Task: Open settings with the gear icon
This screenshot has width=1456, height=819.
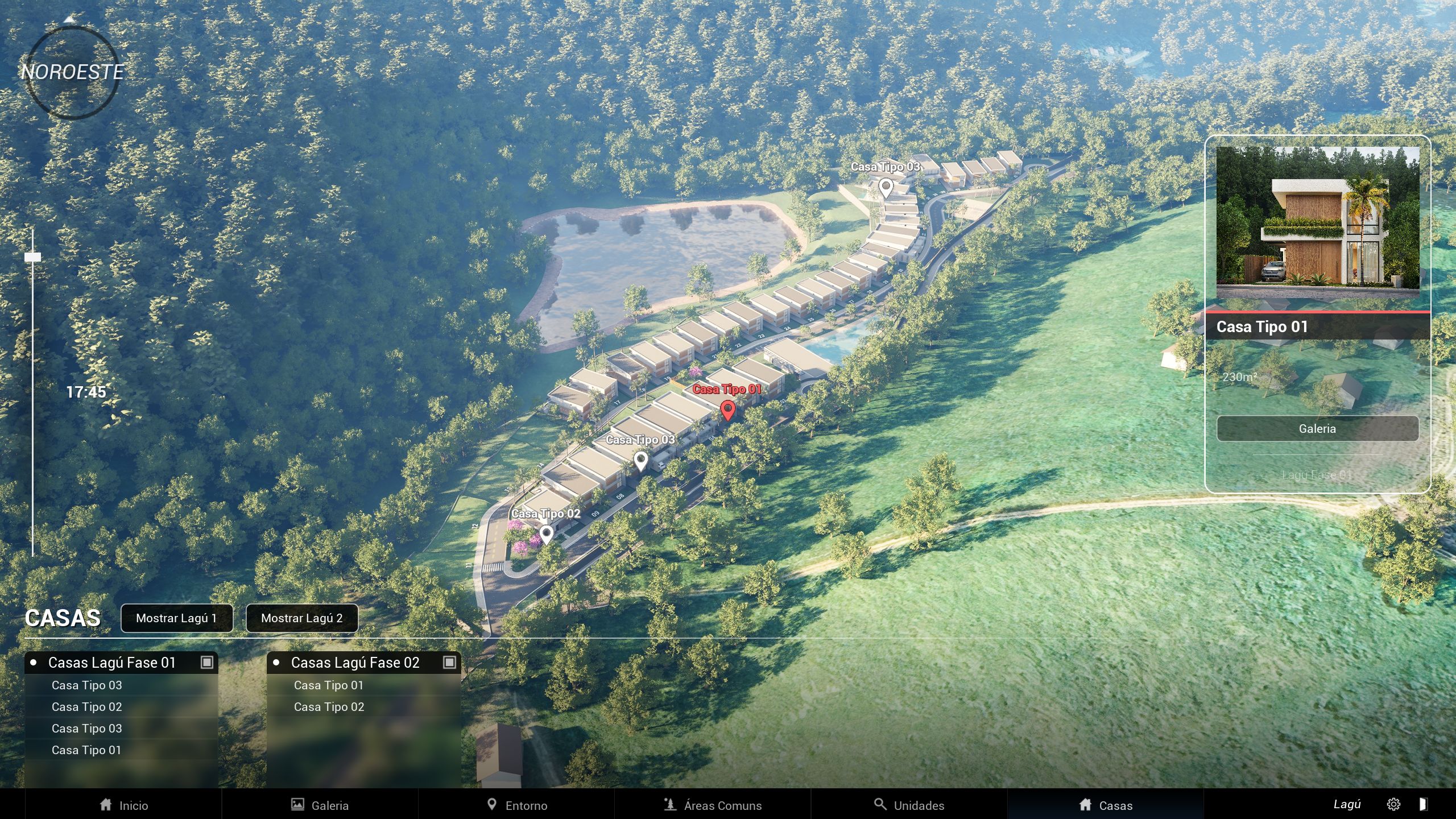Action: tap(1393, 804)
